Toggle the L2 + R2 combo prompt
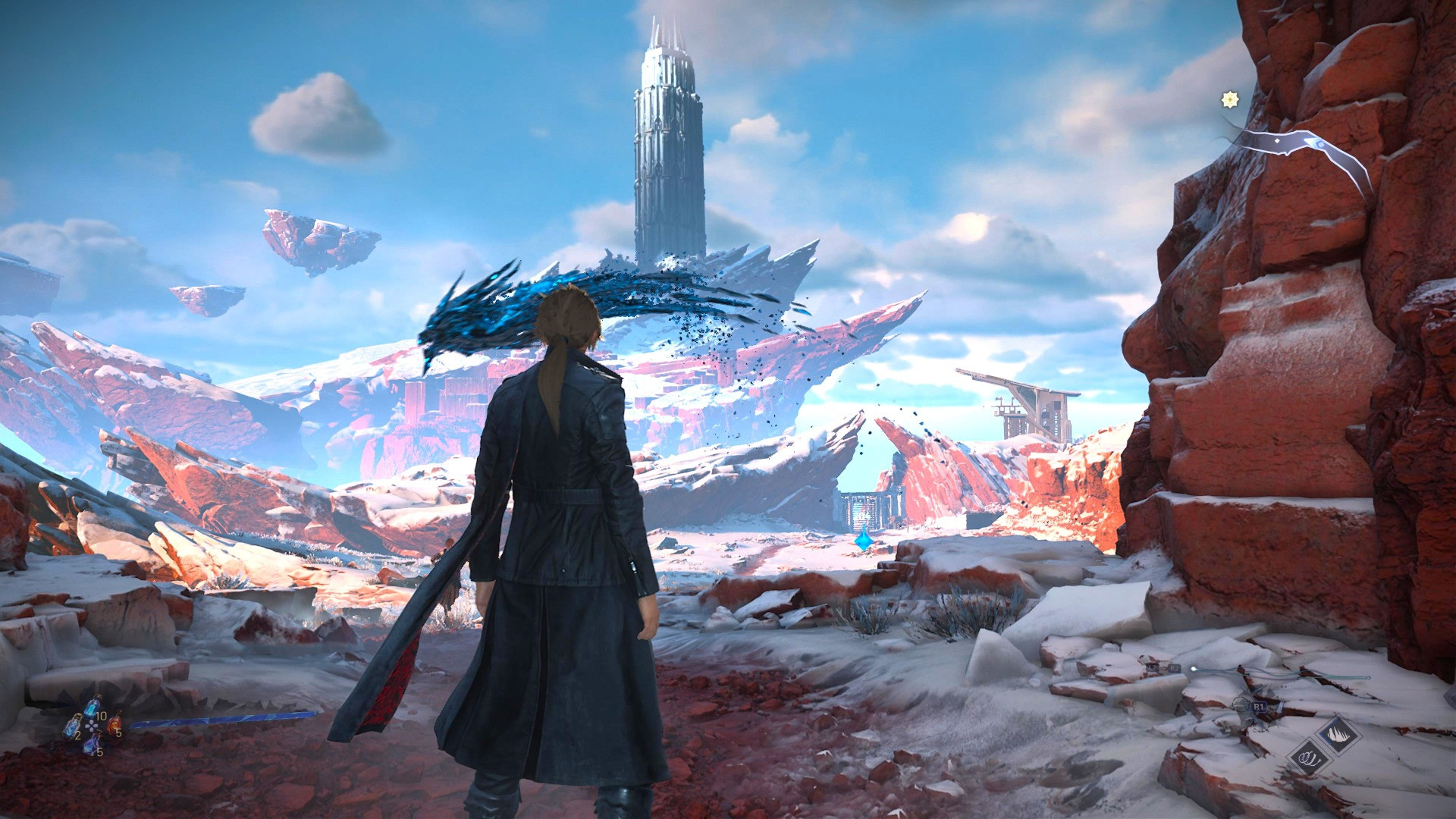The width and height of the screenshot is (1456, 819). 1163,668
